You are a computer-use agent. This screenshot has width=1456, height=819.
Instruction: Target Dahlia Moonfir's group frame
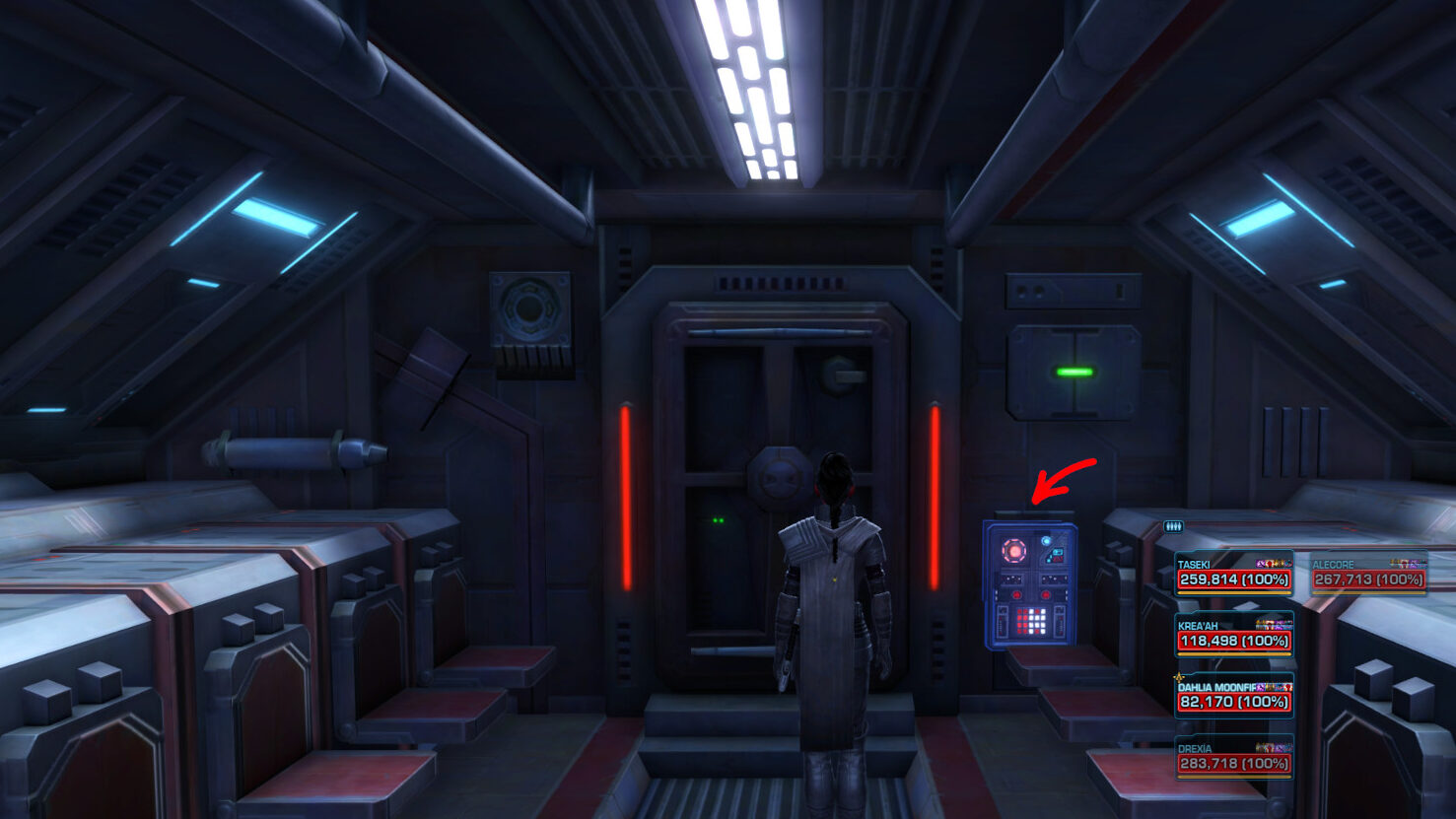1233,697
